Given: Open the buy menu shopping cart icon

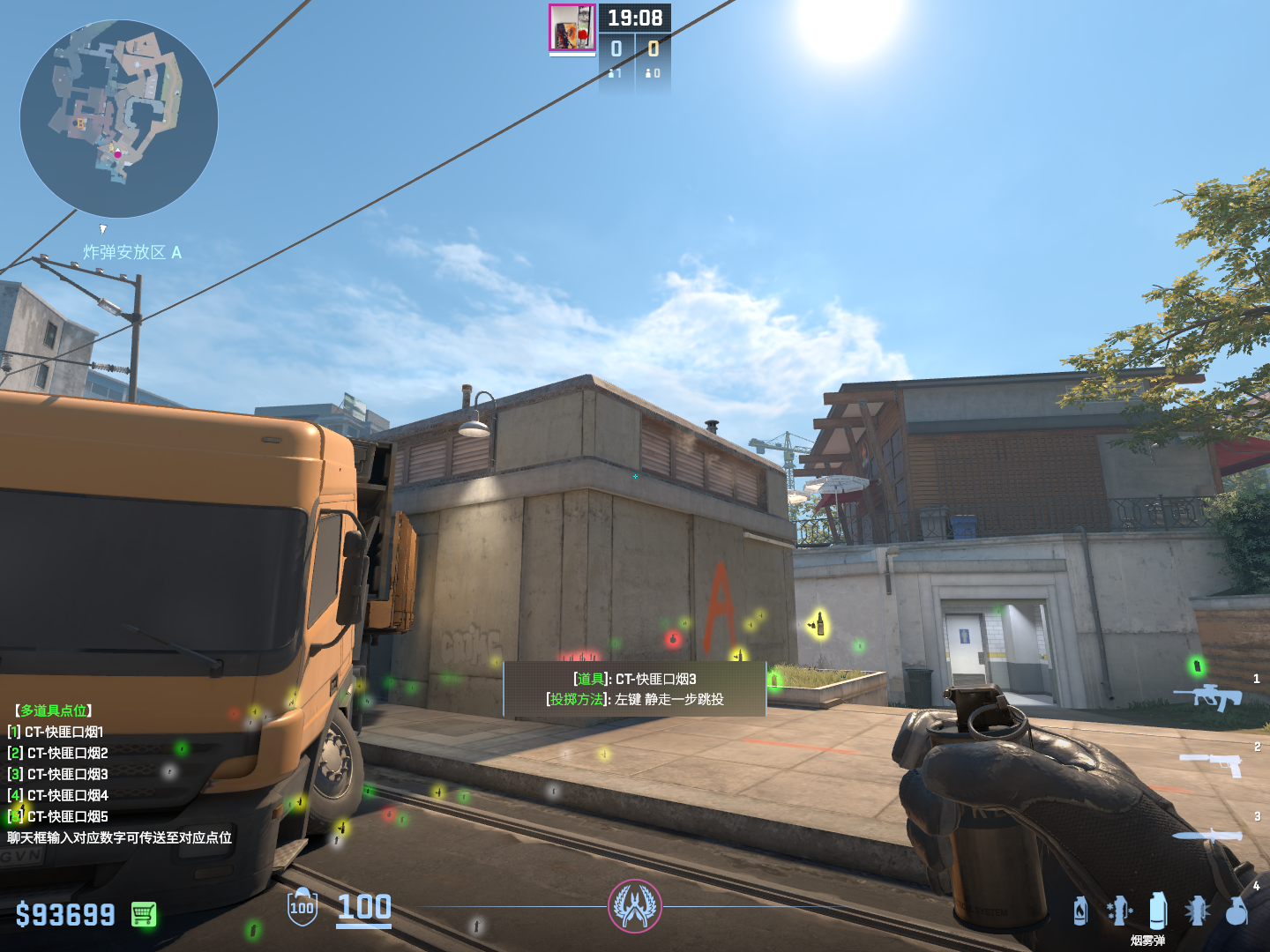Looking at the screenshot, I should click(144, 914).
